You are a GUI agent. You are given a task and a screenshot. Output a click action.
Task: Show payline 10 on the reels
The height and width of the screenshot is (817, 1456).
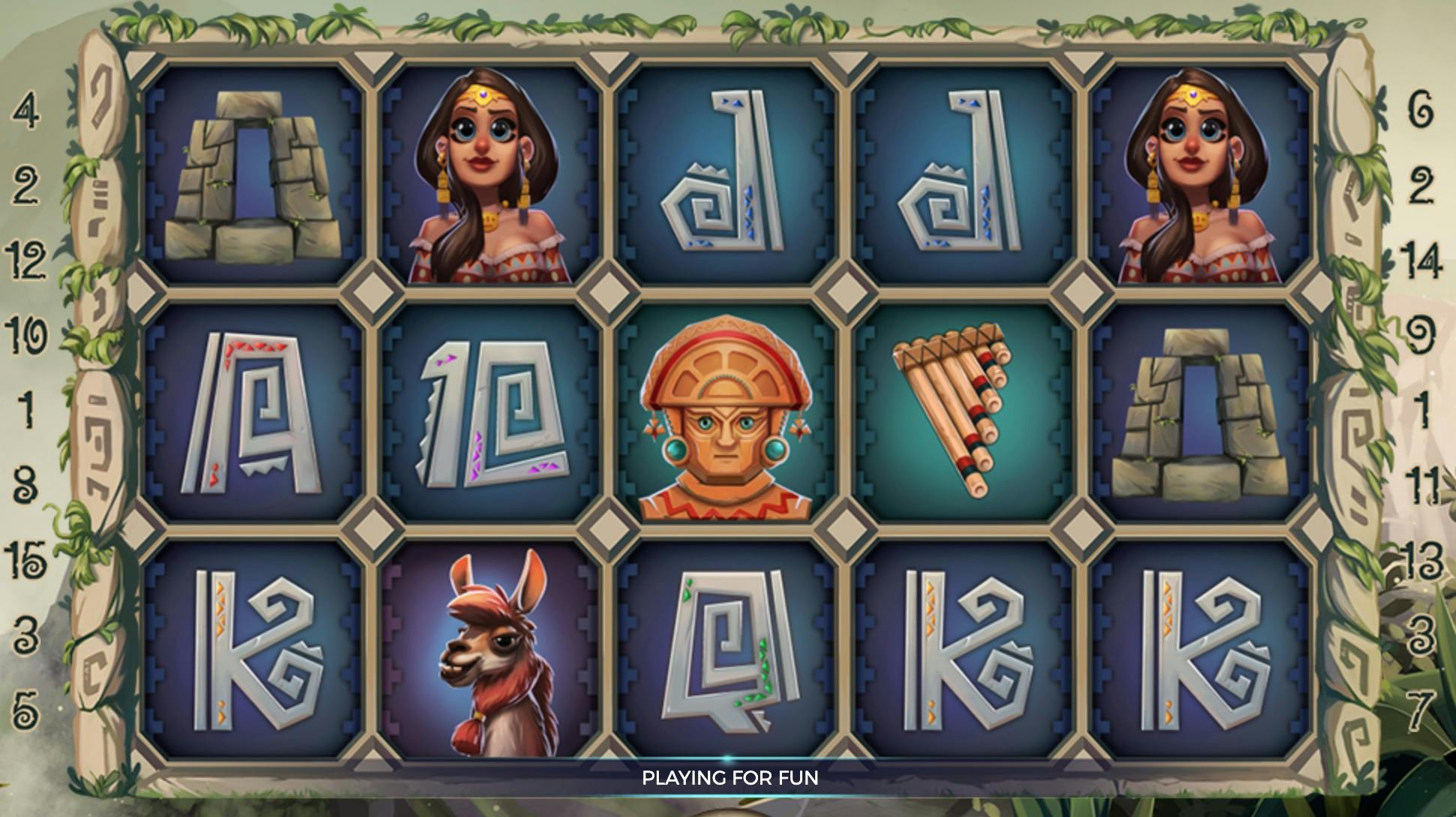pos(26,334)
